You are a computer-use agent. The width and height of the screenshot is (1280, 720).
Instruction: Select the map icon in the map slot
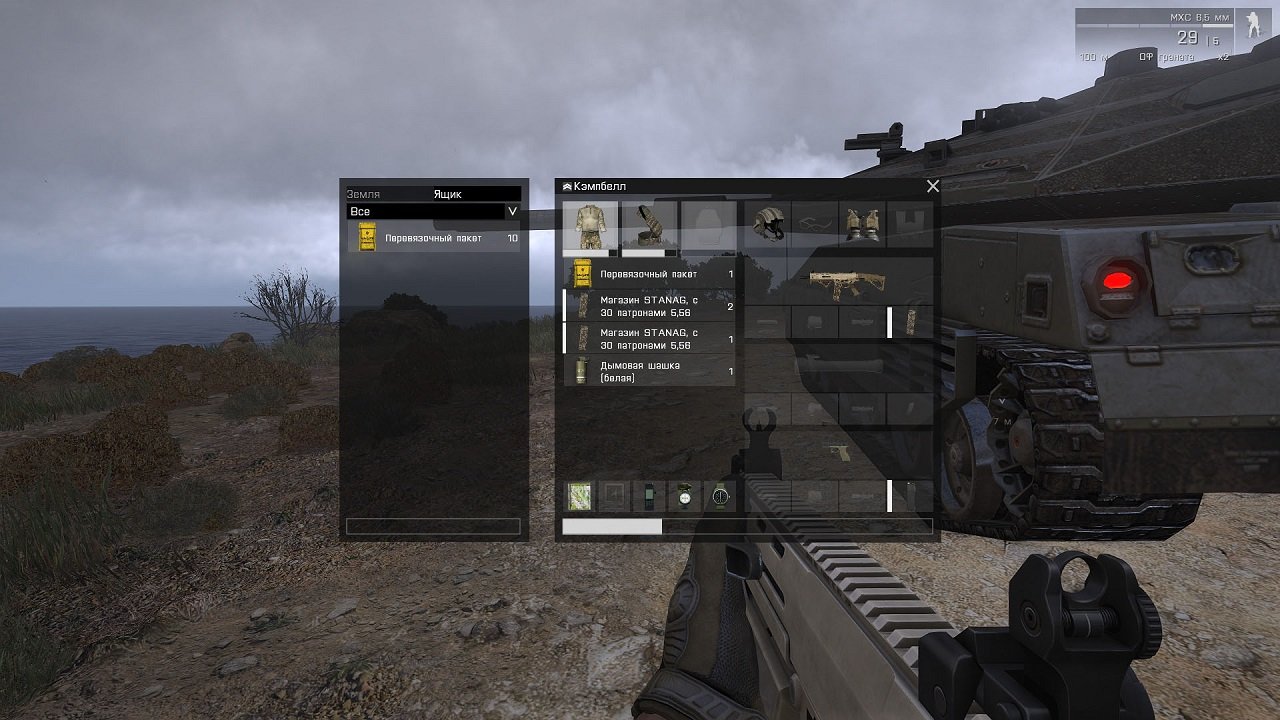(578, 495)
